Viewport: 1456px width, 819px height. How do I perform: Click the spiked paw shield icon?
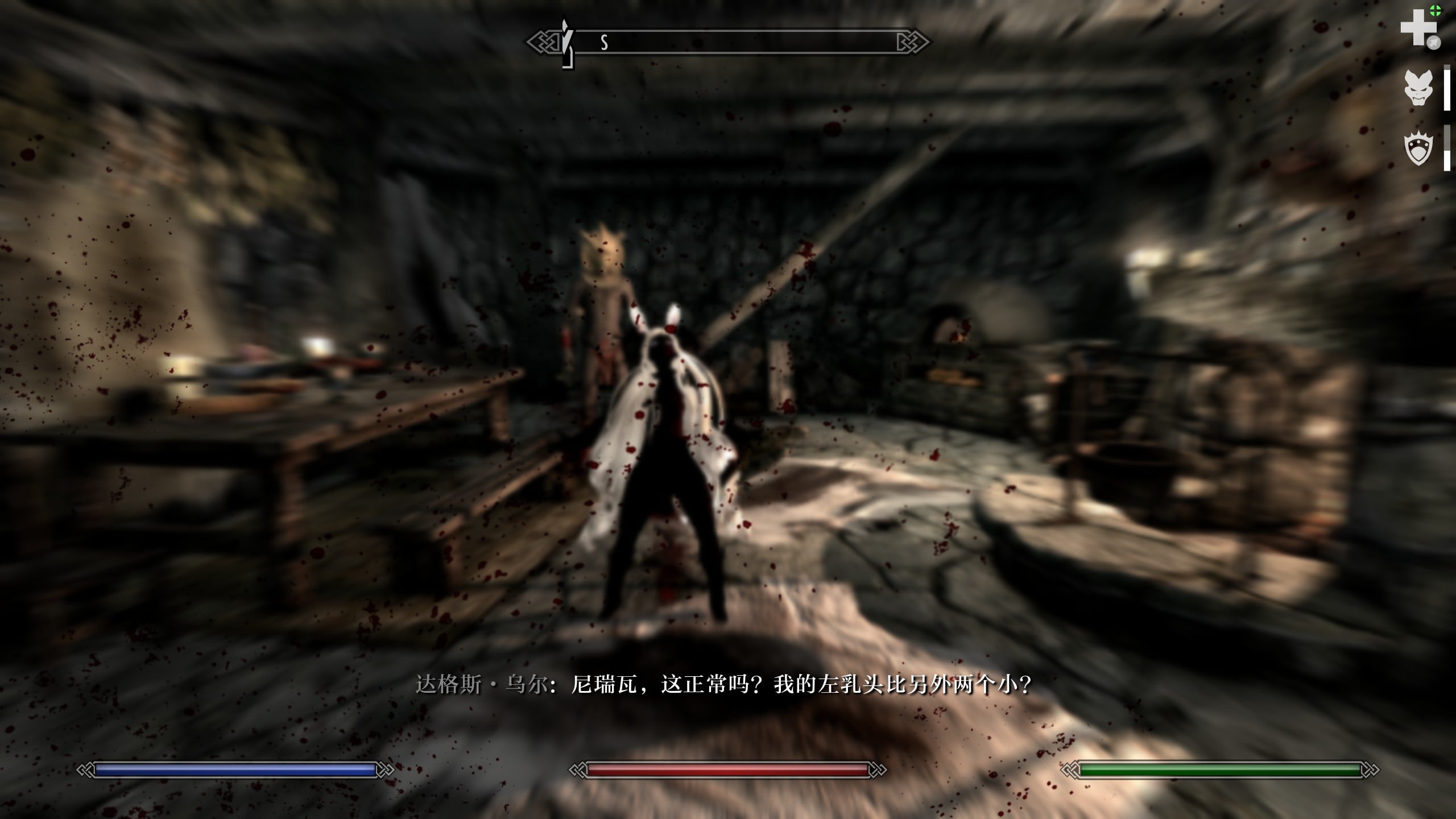[x=1418, y=150]
